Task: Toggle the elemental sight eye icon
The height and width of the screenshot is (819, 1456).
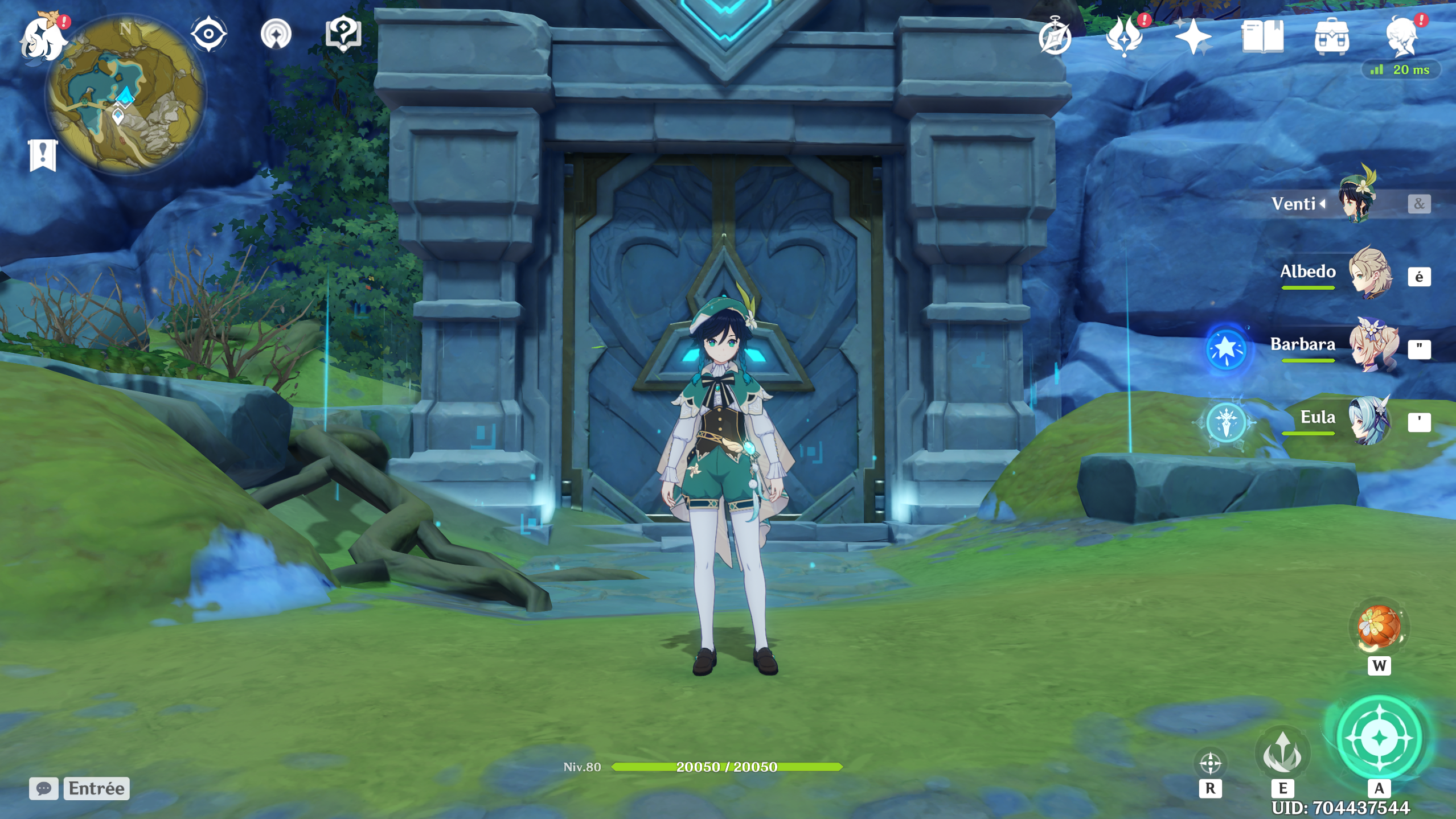Action: point(208,34)
